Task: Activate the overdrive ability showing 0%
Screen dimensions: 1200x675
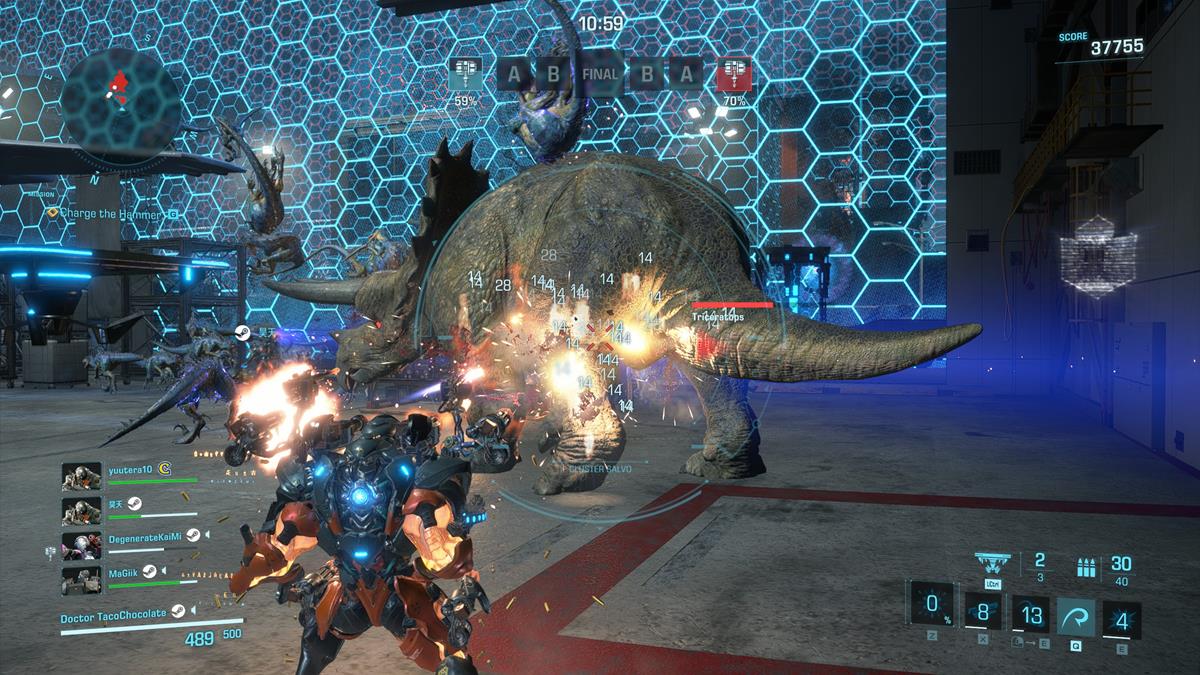Action: tap(931, 603)
